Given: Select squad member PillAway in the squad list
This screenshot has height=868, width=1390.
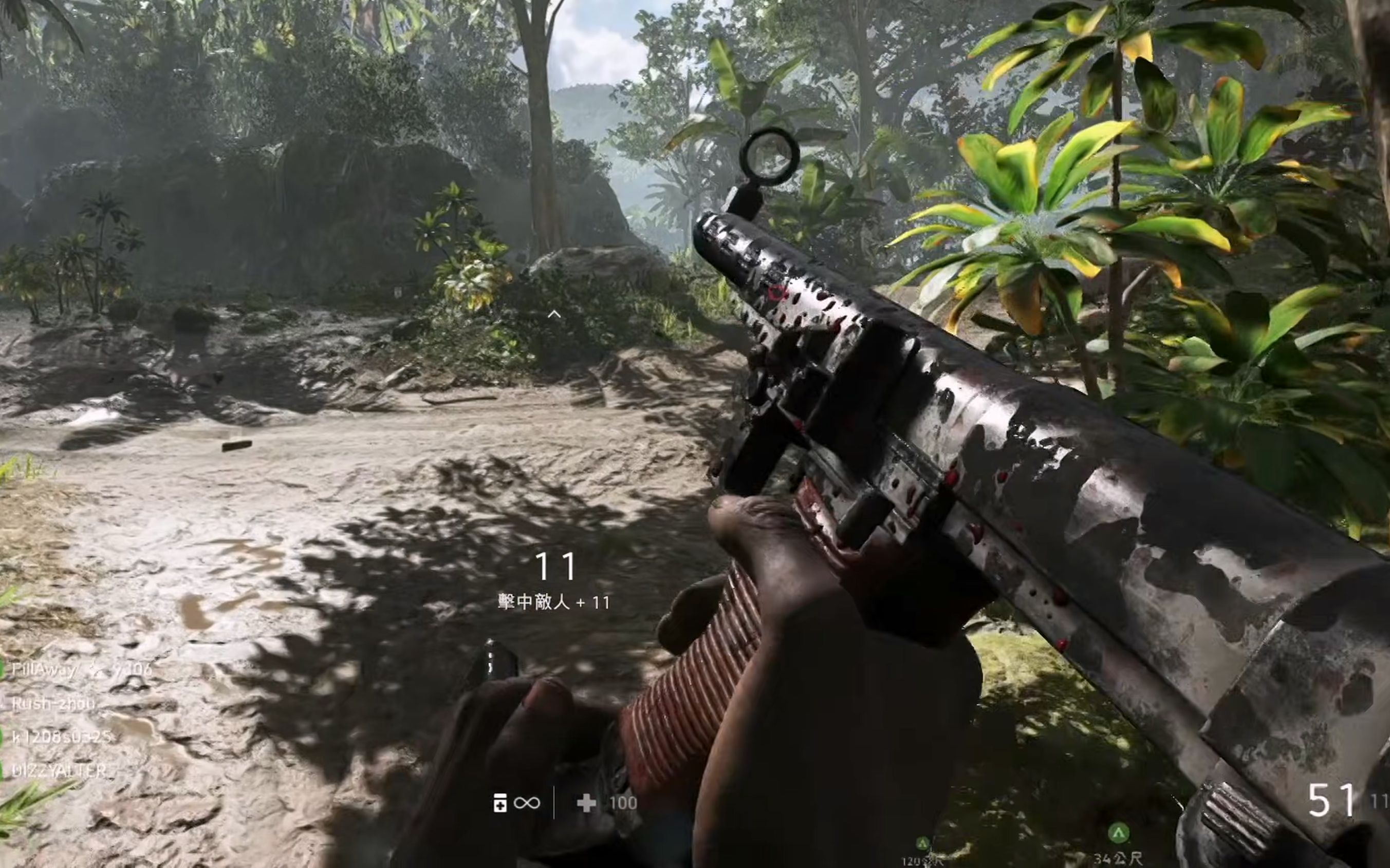Looking at the screenshot, I should click(x=44, y=669).
